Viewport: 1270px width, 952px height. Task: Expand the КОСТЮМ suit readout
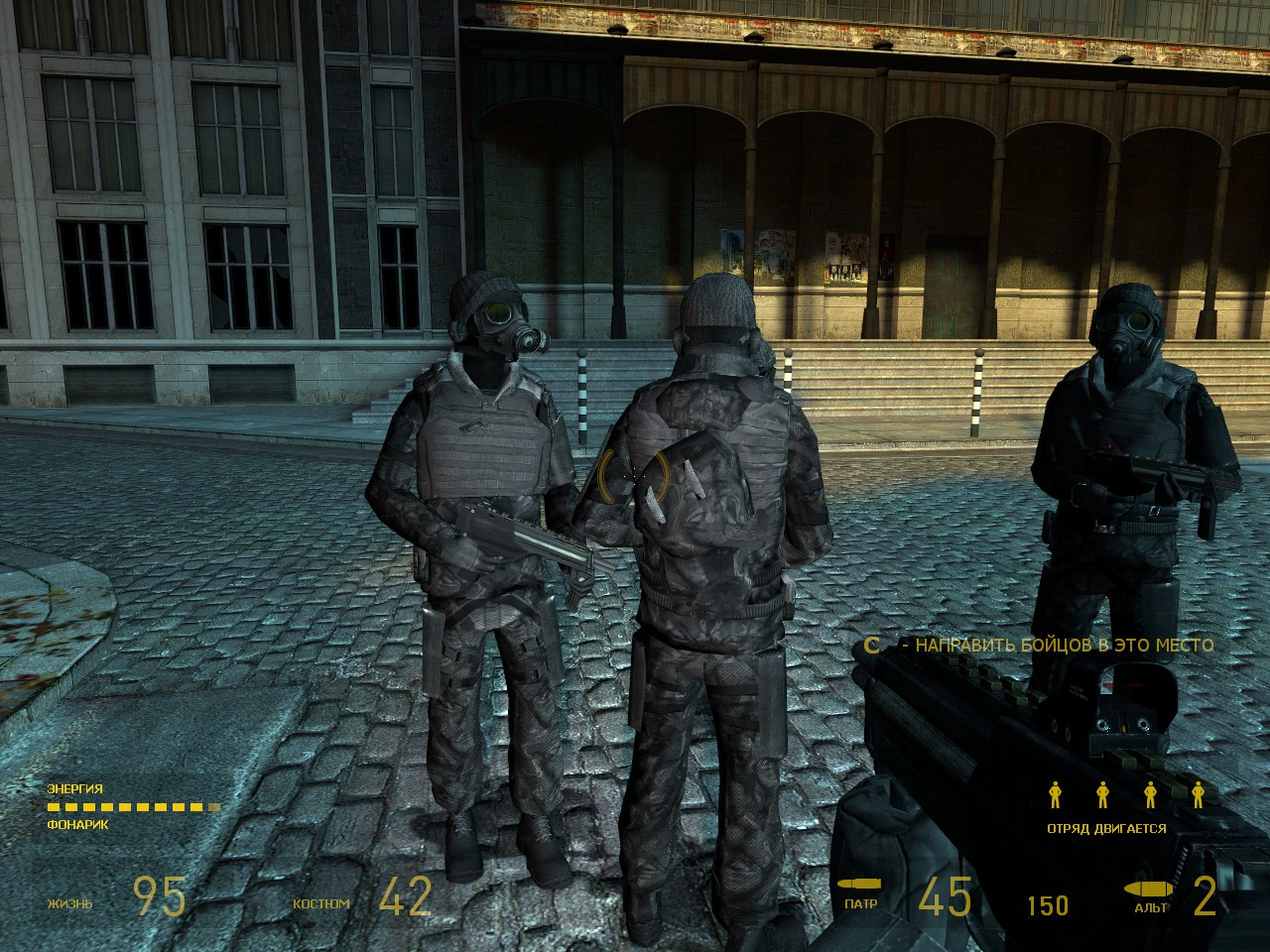319,903
